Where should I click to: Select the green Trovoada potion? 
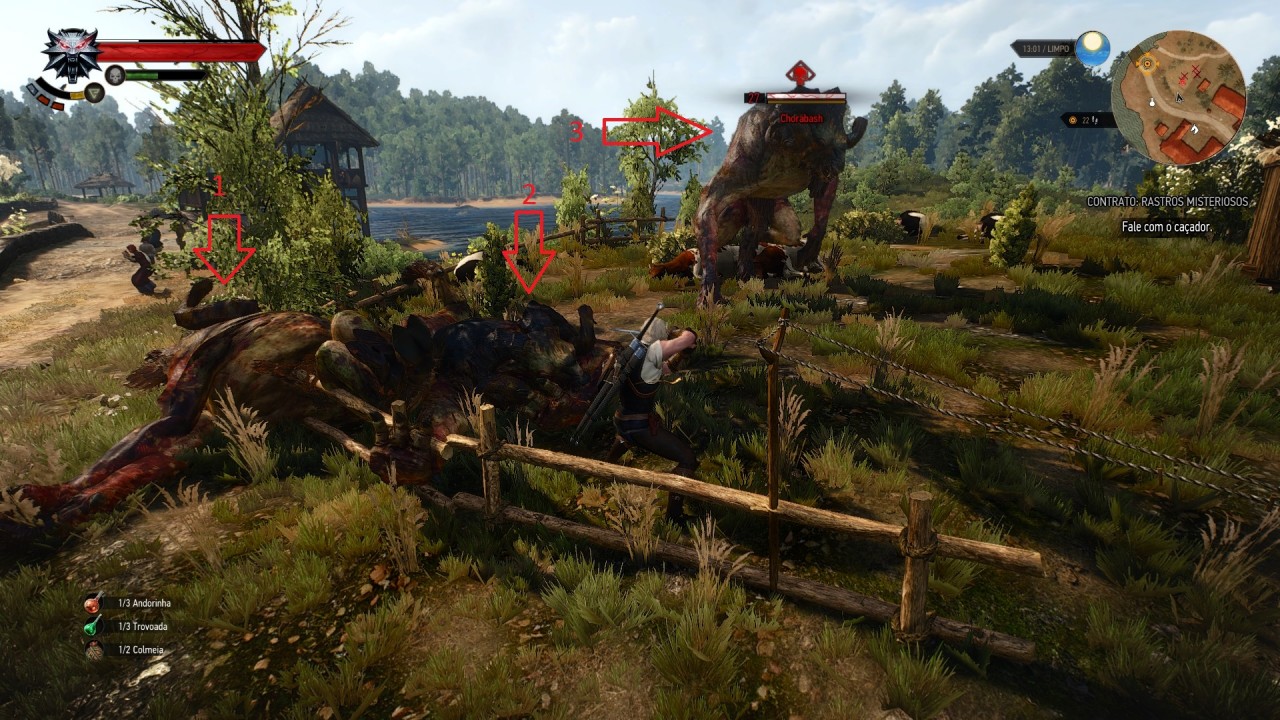click(x=93, y=626)
